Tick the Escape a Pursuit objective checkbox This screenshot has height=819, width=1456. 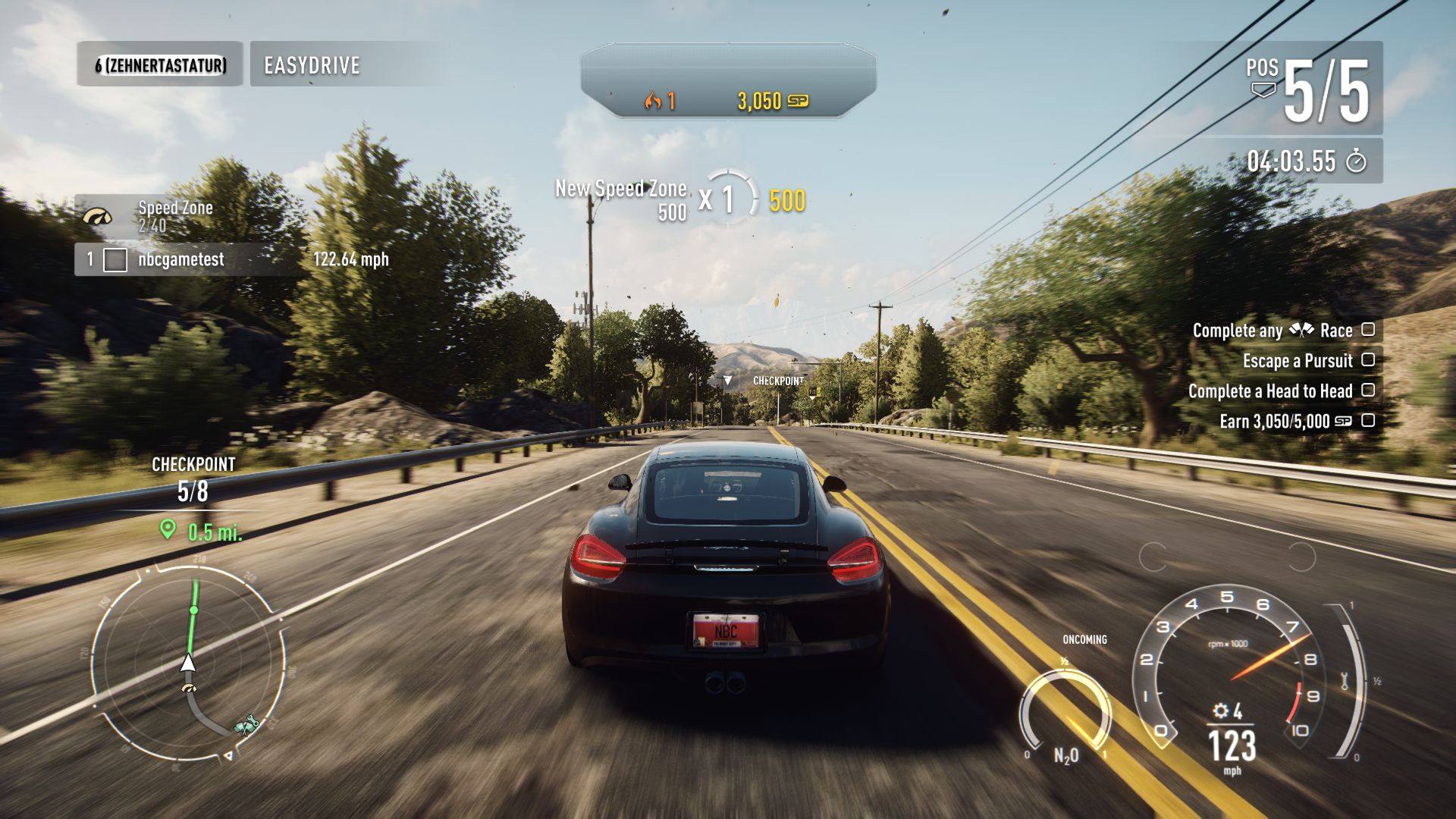(x=1368, y=359)
